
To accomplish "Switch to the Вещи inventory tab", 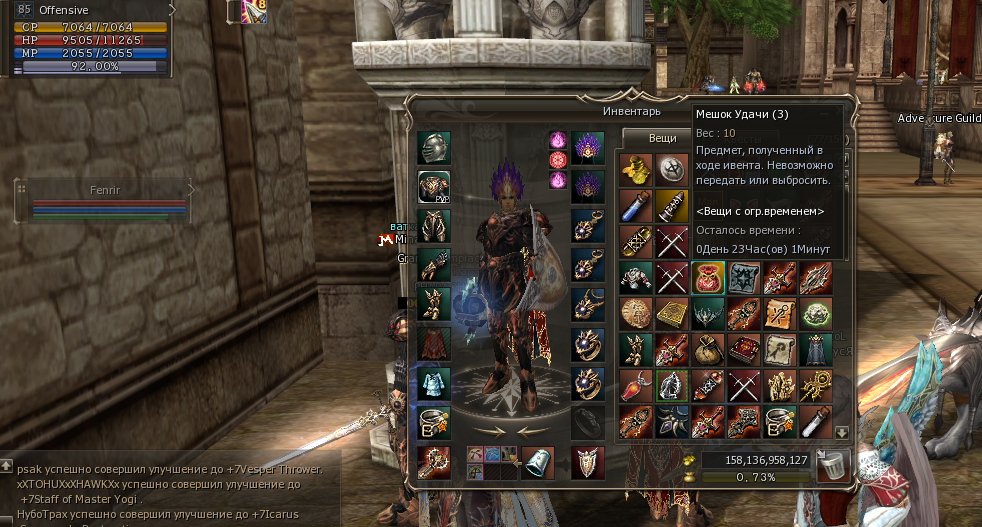I will point(662,139).
